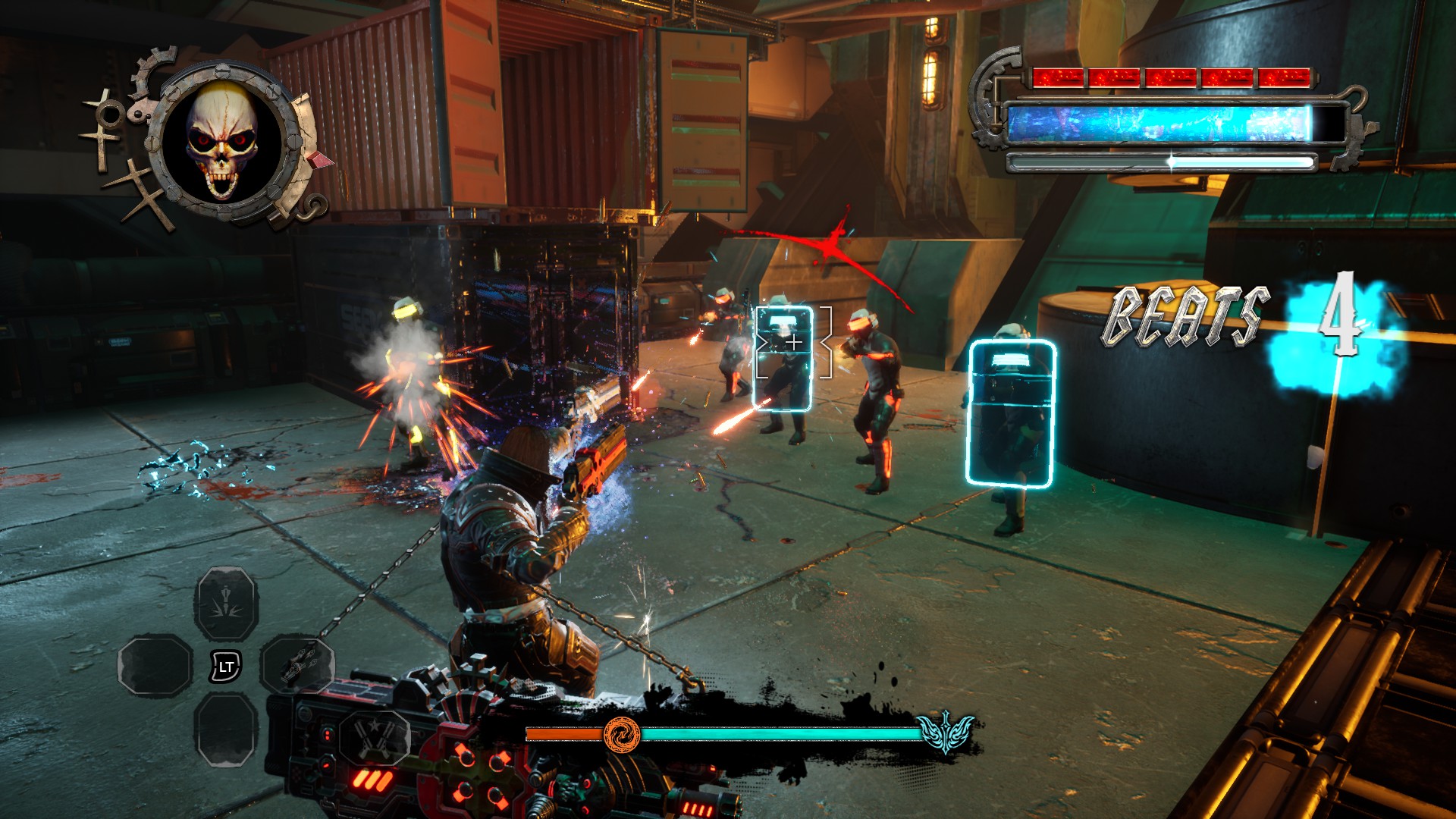The width and height of the screenshot is (1456, 819).
Task: Click the red arrow marker on the portrait frame
Action: [318, 162]
